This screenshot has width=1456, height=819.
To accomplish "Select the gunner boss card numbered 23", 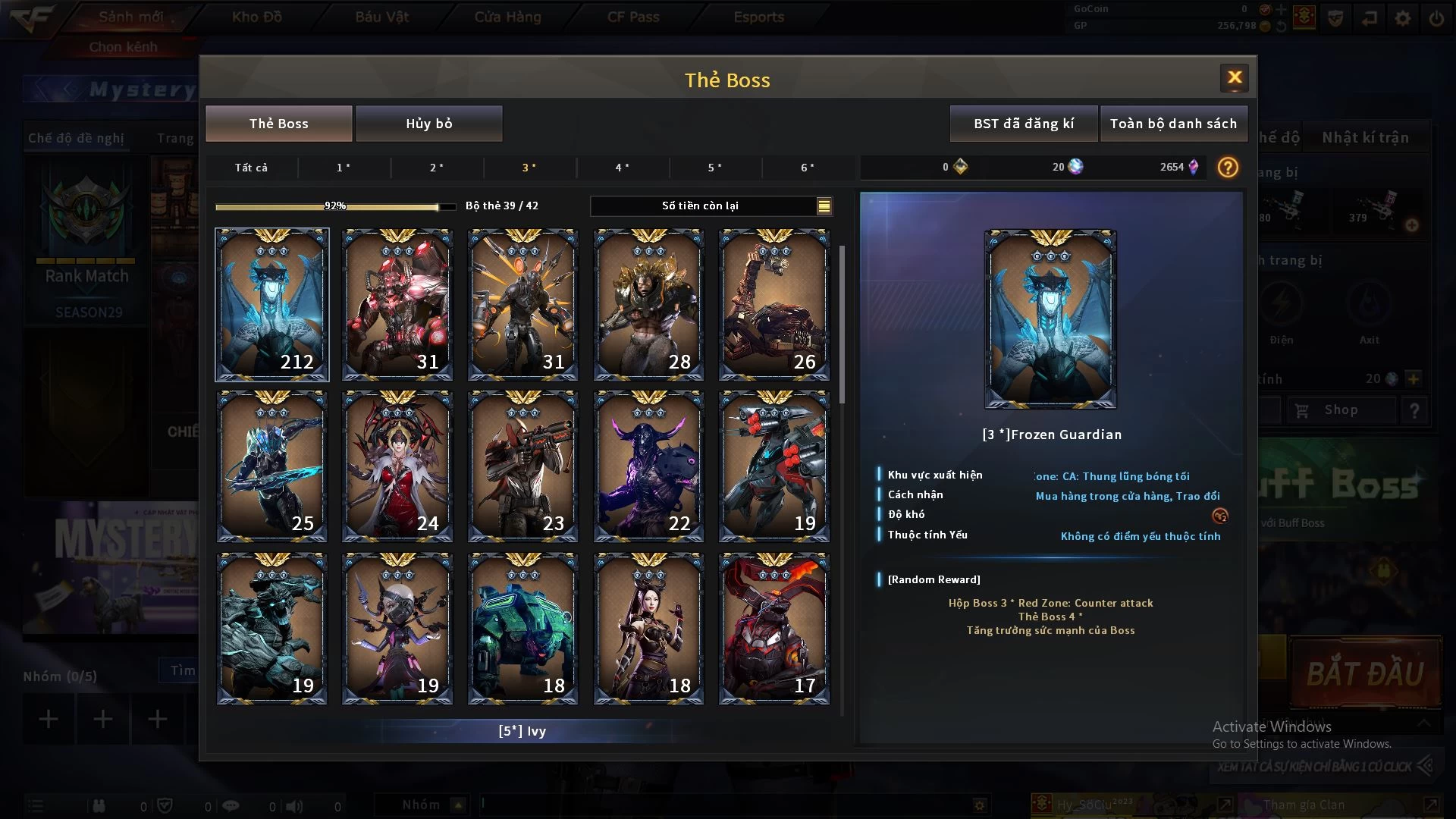I will (522, 466).
